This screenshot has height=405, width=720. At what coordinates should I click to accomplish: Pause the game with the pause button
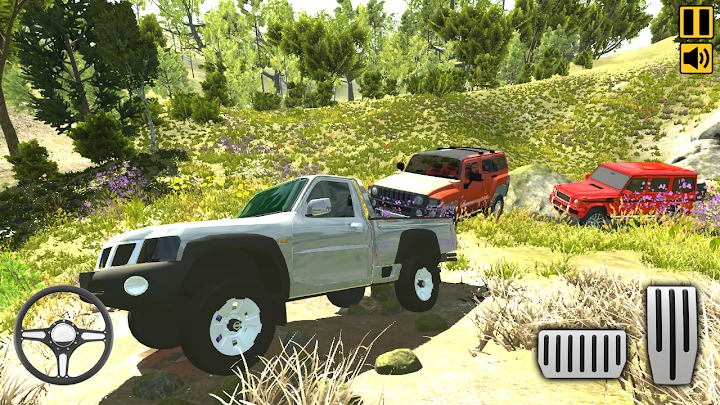tap(696, 22)
